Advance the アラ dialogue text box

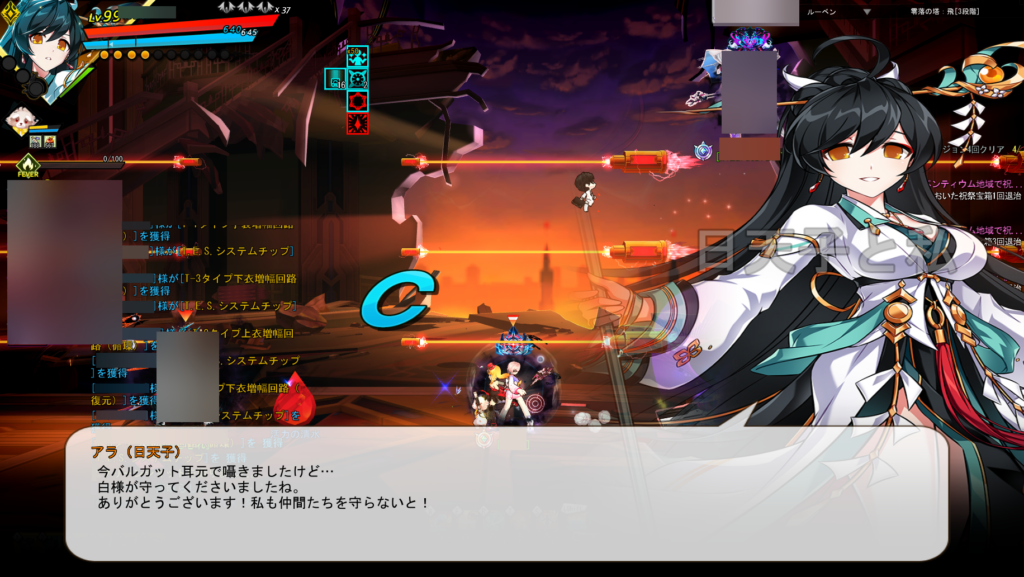click(506, 493)
